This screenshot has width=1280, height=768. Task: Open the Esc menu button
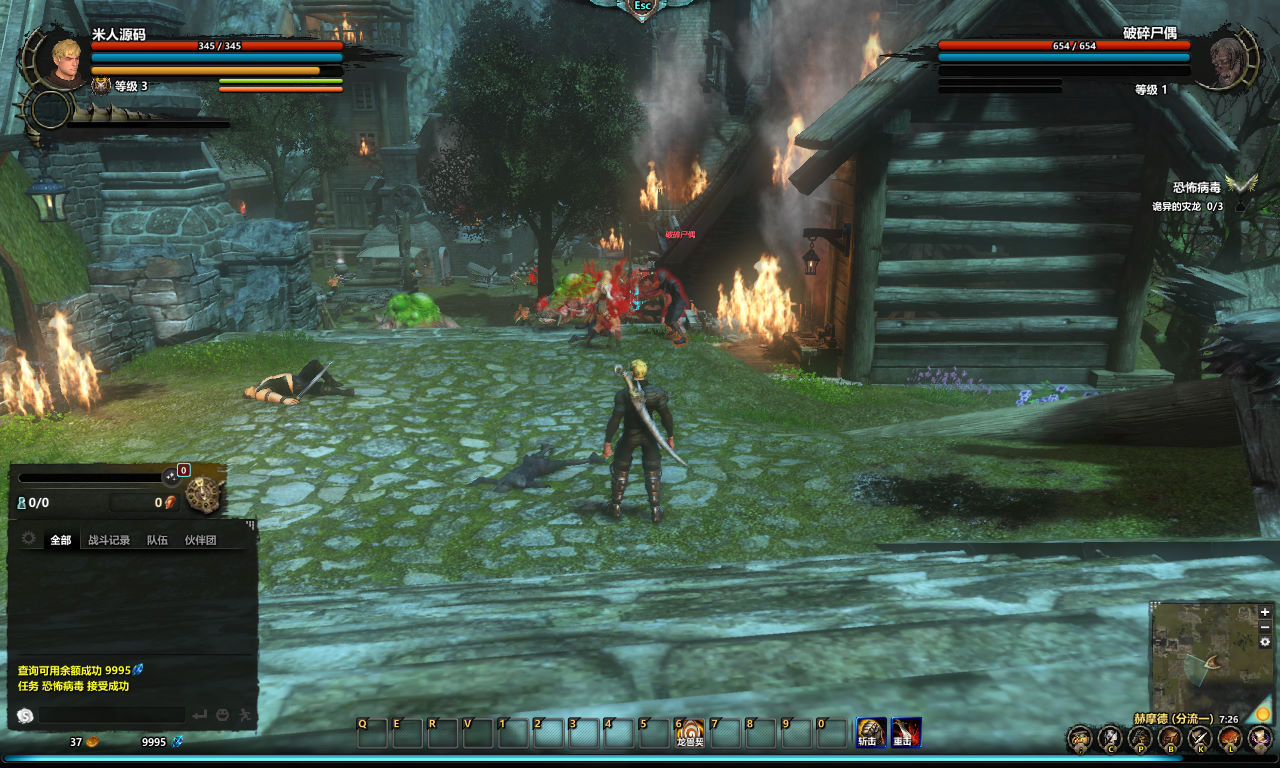point(642,6)
